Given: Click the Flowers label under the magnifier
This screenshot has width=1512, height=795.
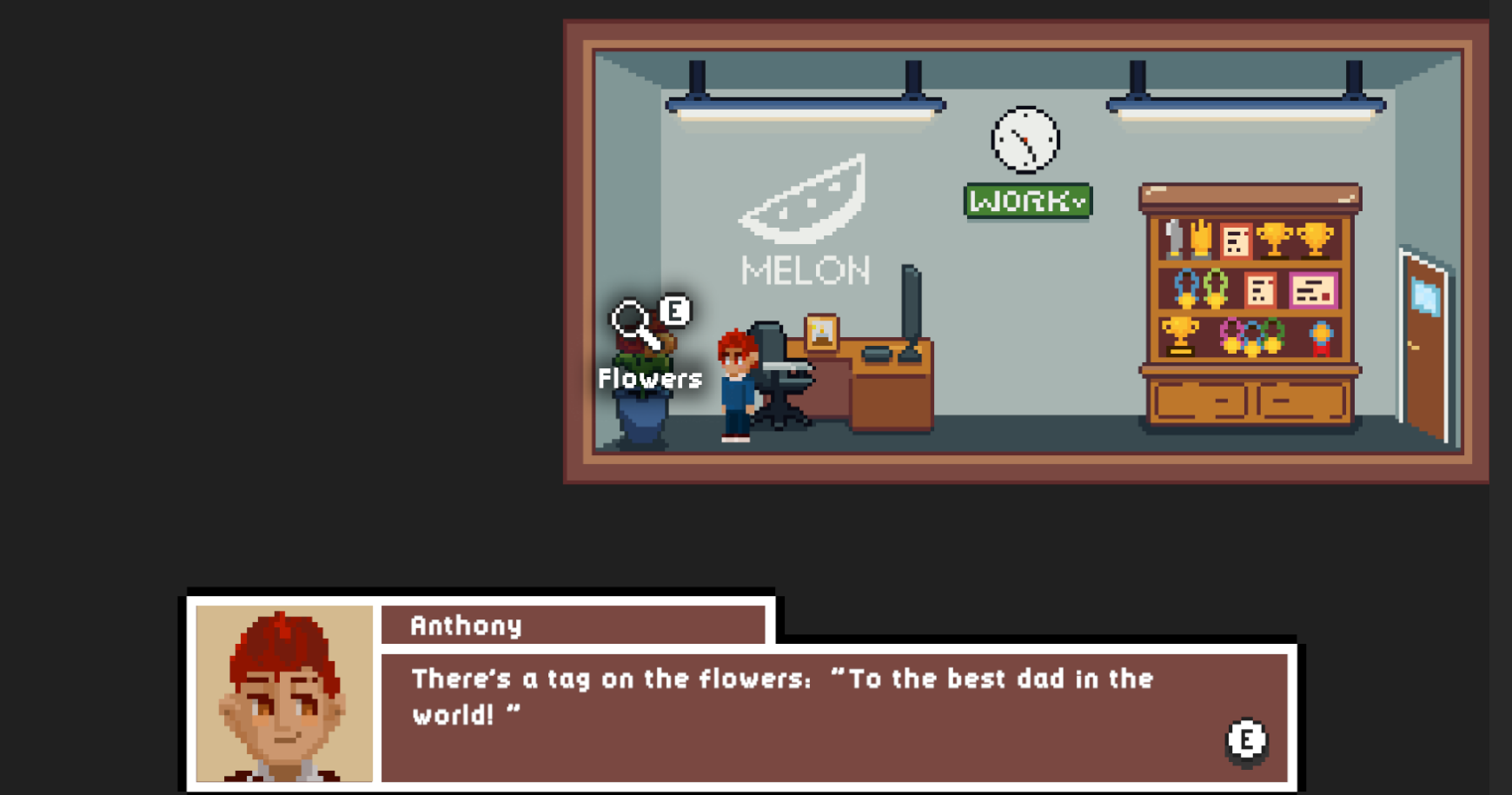Looking at the screenshot, I should pos(648,378).
